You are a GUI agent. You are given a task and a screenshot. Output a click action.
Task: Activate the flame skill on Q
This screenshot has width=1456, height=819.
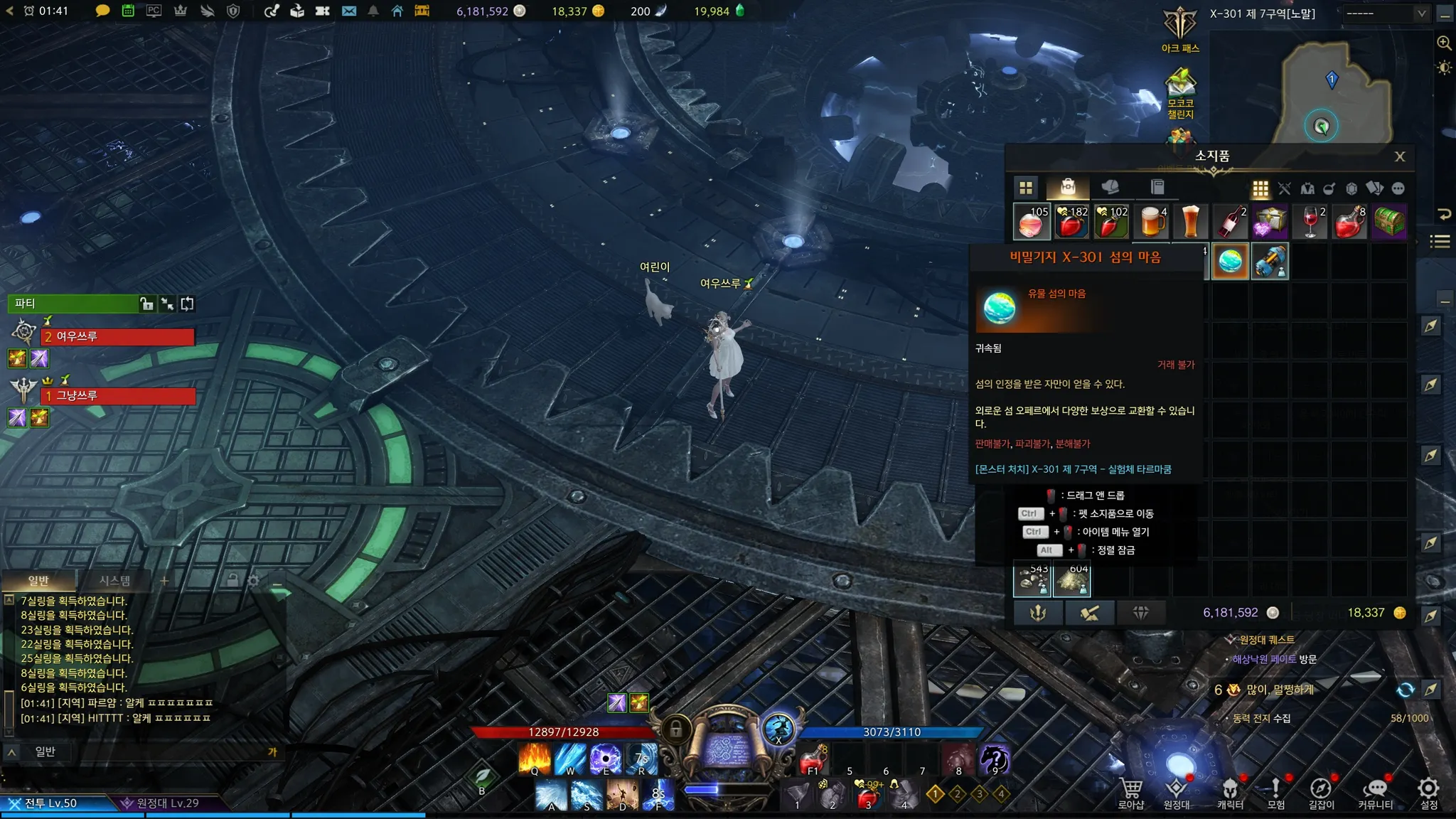pos(535,759)
